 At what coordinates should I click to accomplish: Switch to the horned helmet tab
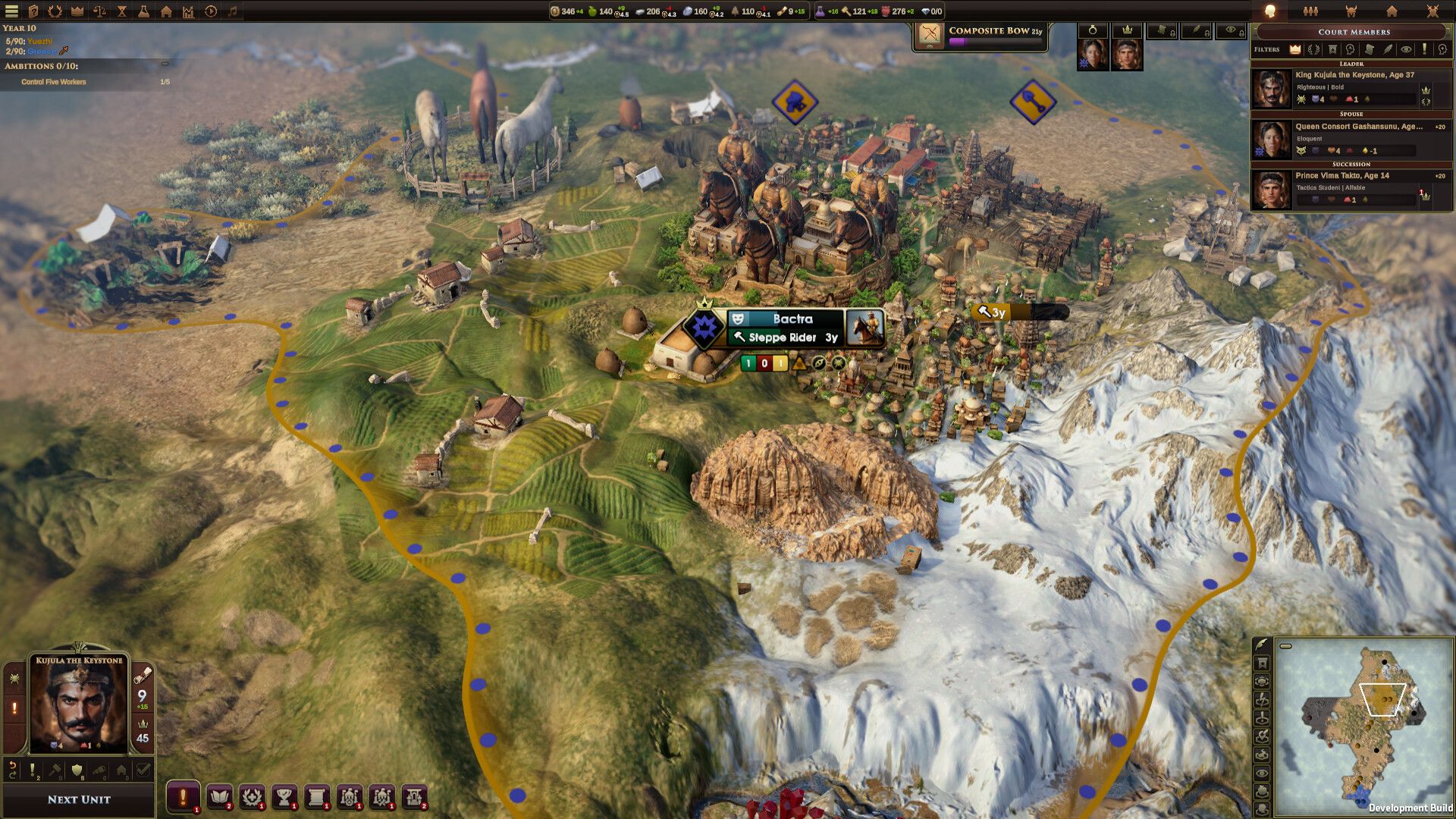[1351, 11]
